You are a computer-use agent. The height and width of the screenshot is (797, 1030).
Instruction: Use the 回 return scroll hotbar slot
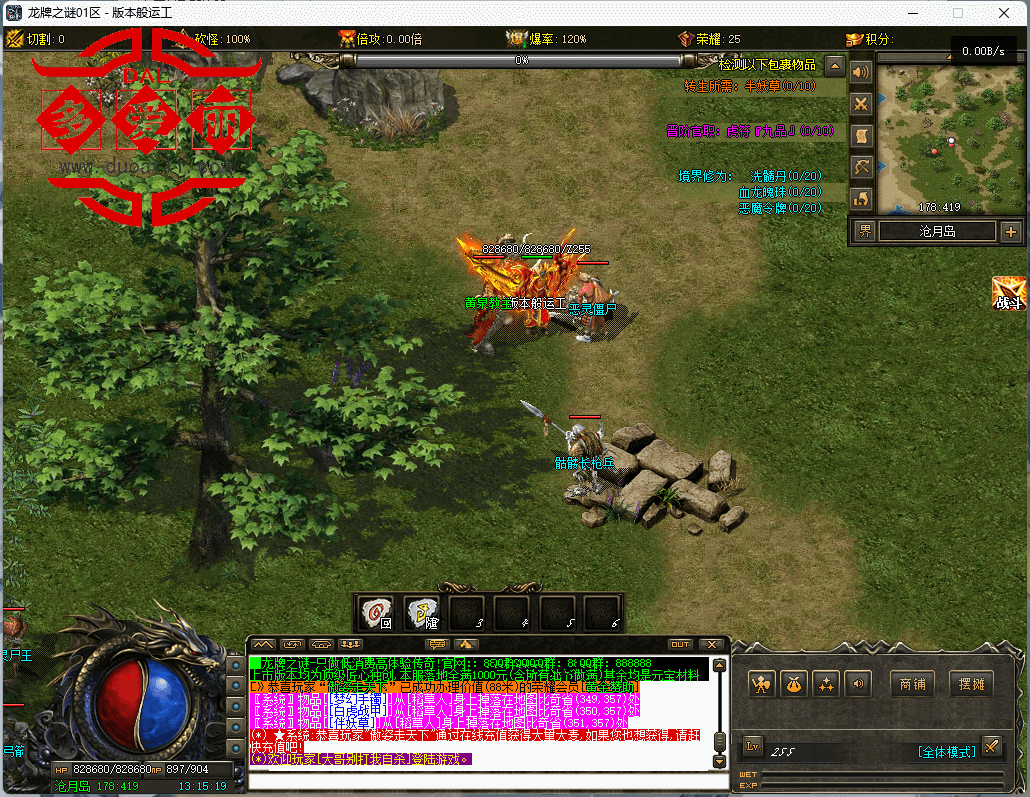[375, 611]
